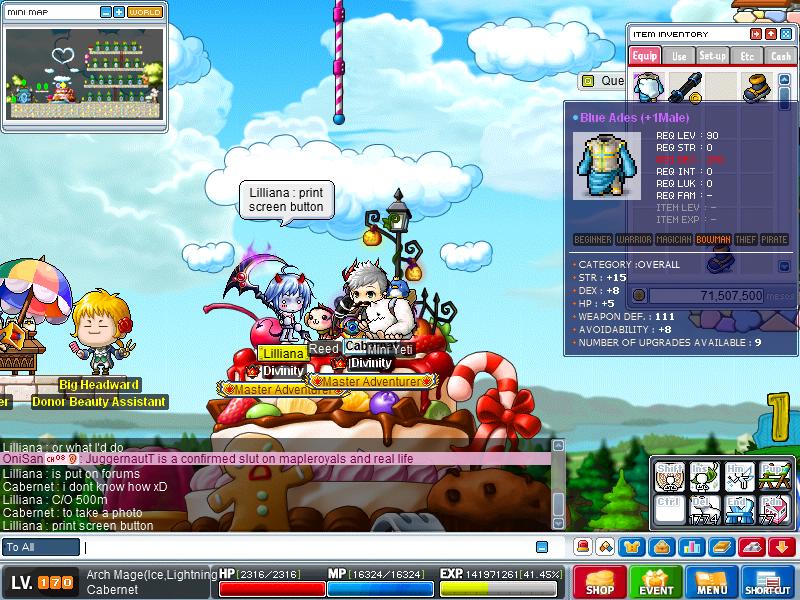Open the EVENT button
Image resolution: width=800 pixels, height=600 pixels.
(x=656, y=582)
